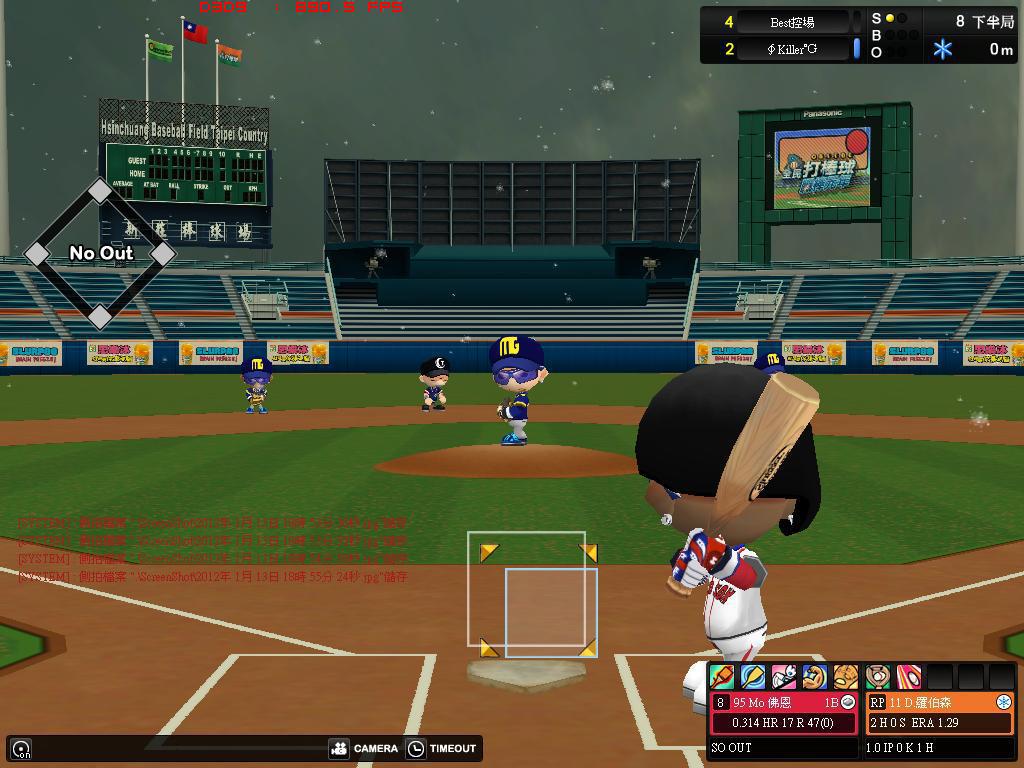The width and height of the screenshot is (1024, 768).
Task: Click the base diamond runner indicator
Action: click(100, 254)
